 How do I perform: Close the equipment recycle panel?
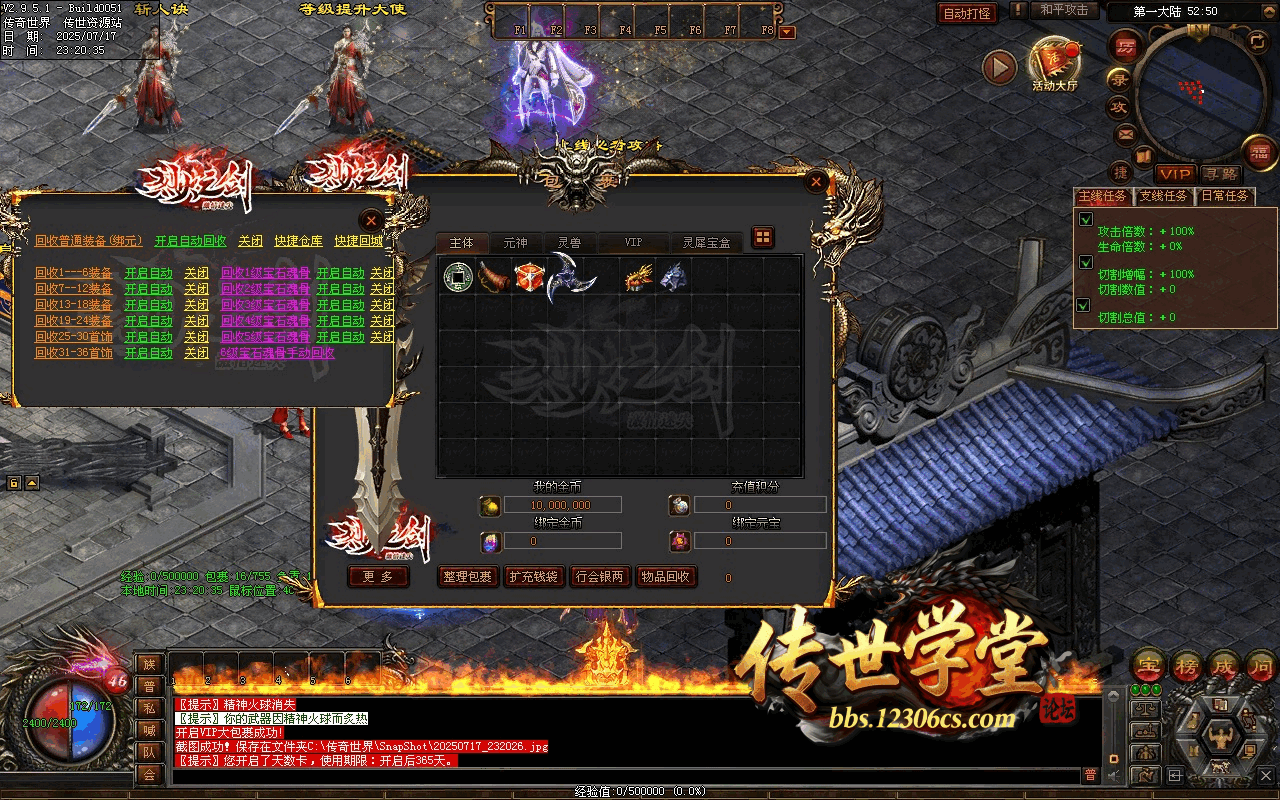pos(371,219)
